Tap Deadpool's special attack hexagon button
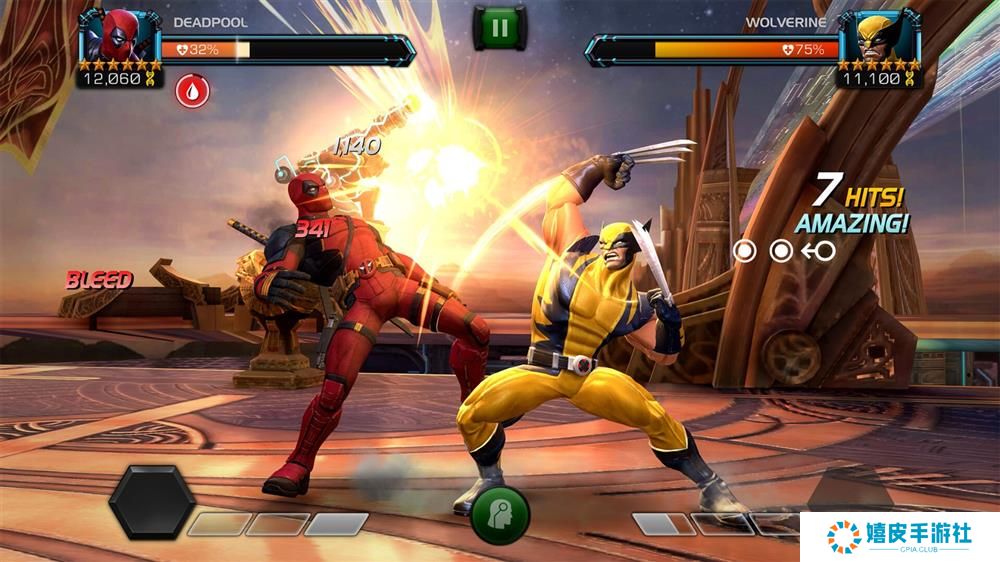 click(x=152, y=502)
